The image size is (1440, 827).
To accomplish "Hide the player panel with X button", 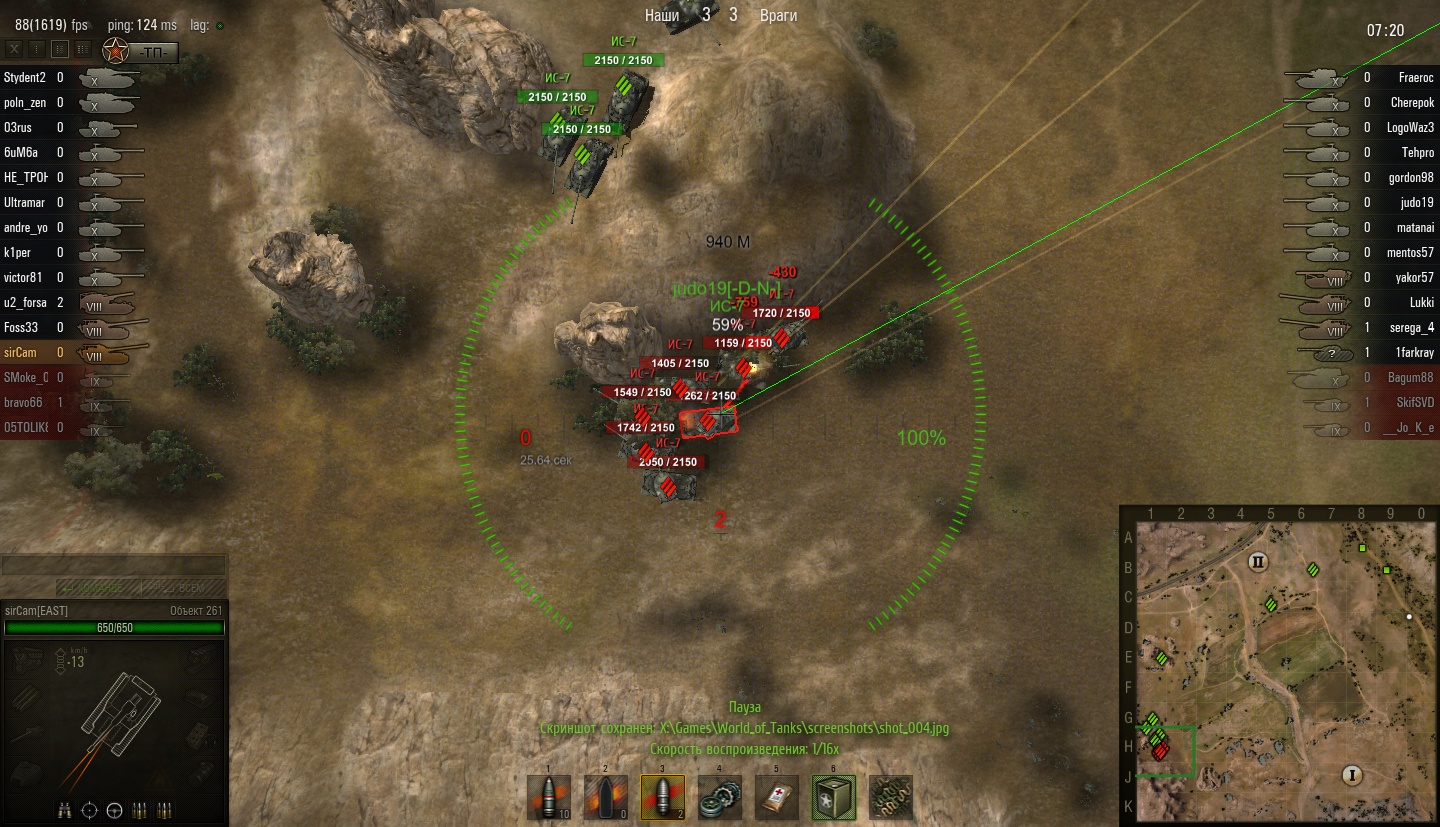I will [14, 48].
